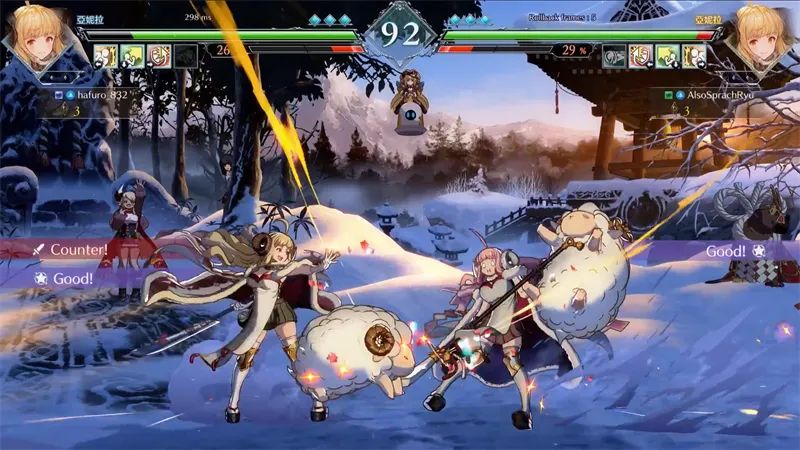Click player two's green skill icon

[667, 57]
